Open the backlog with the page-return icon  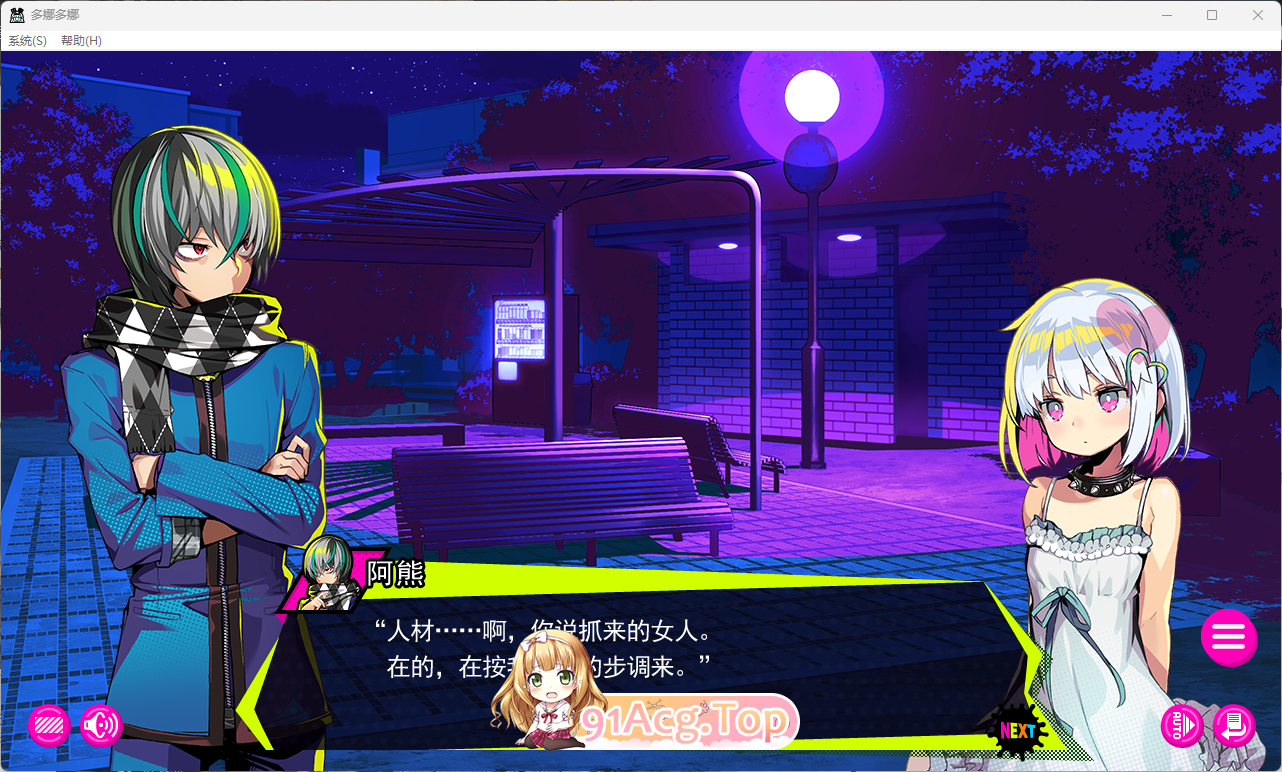[1233, 727]
